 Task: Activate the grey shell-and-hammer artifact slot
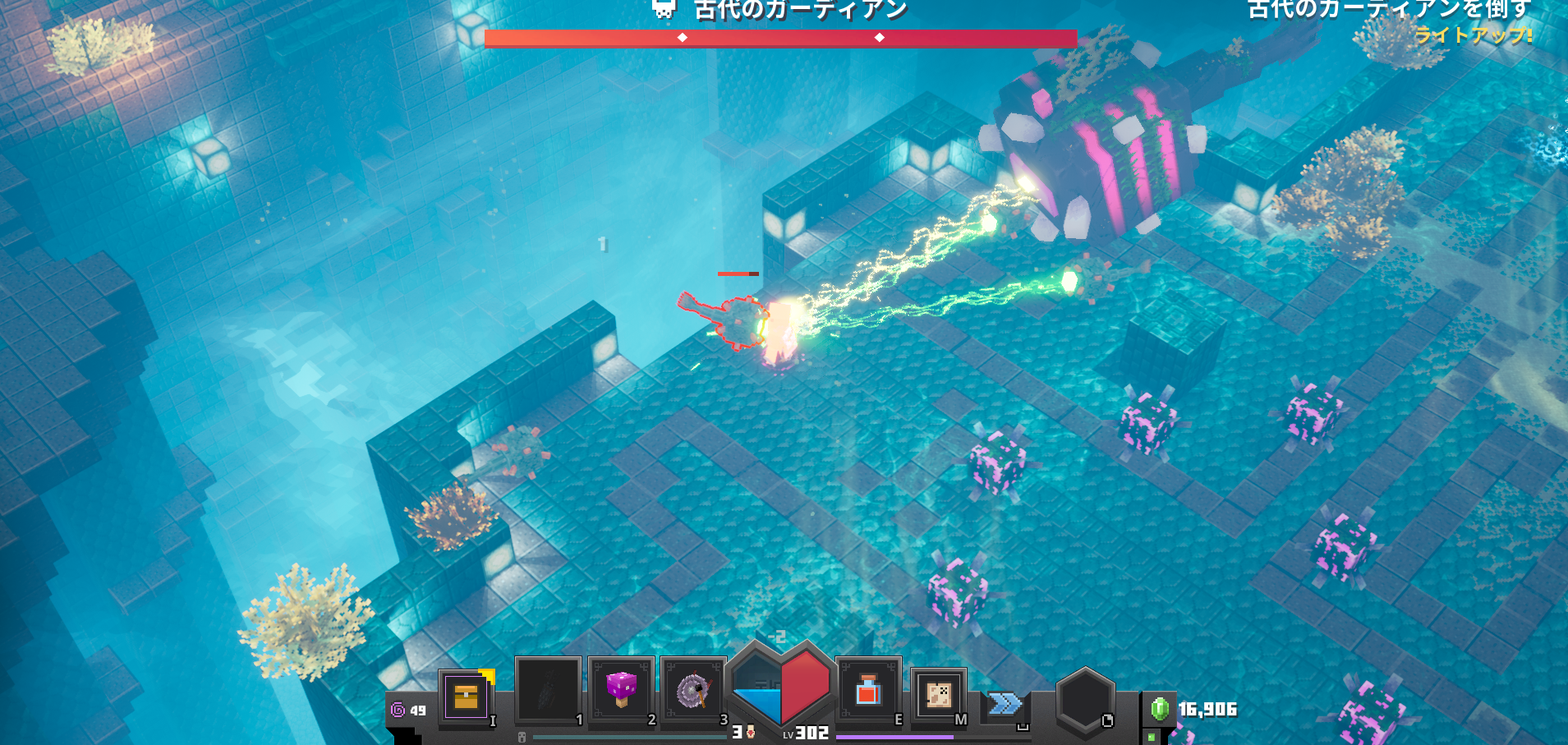pos(693,692)
